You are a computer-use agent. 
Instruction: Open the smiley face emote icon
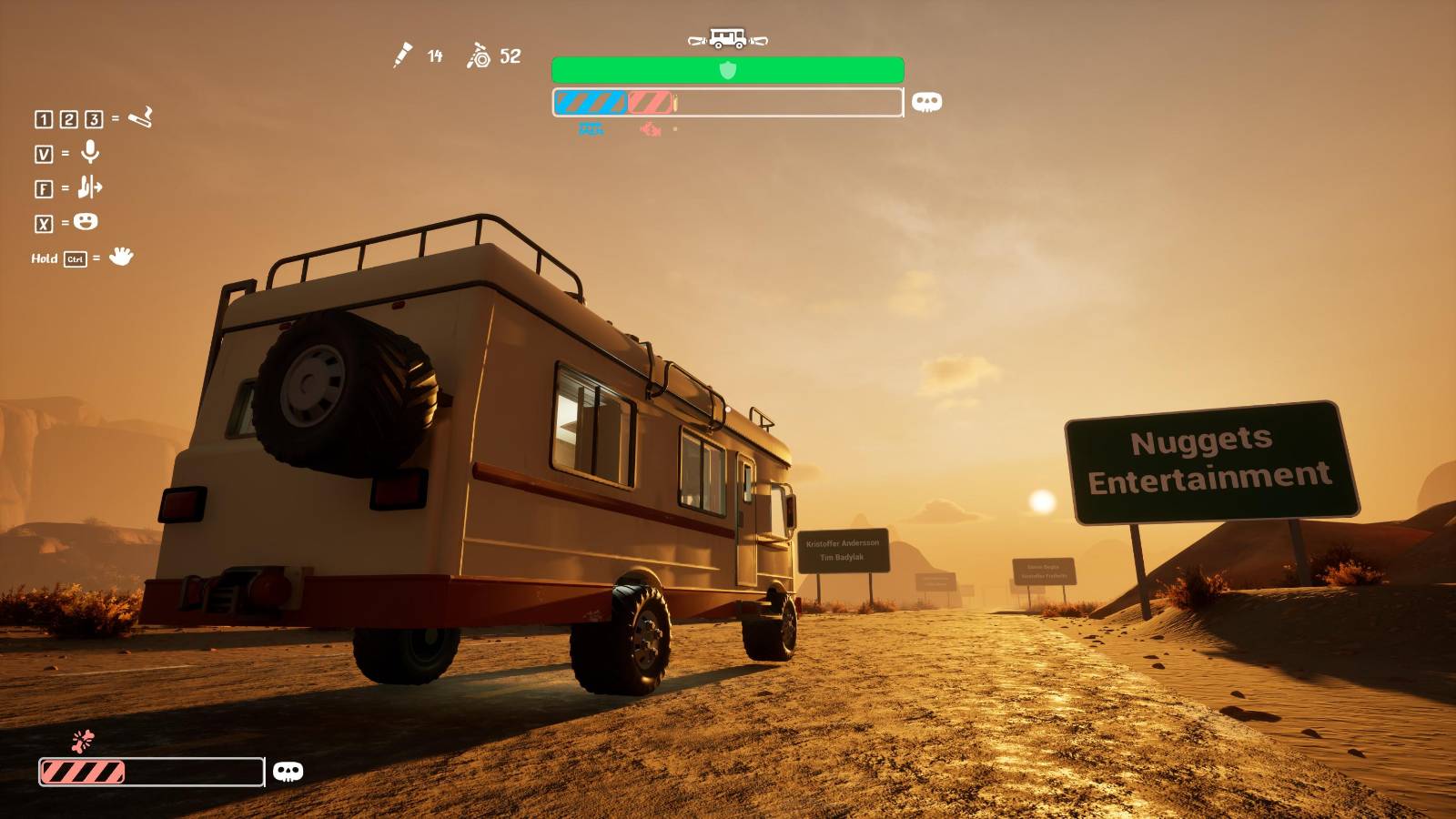tap(86, 222)
